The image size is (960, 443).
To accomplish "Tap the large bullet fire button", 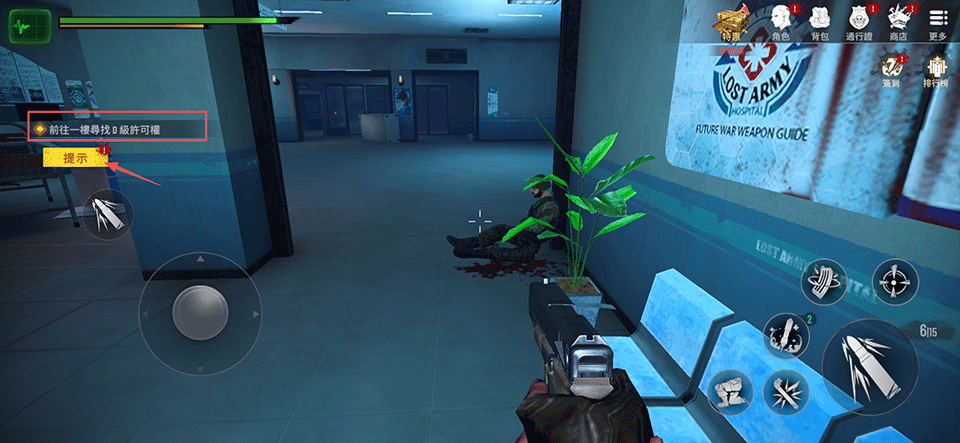I will 862,361.
